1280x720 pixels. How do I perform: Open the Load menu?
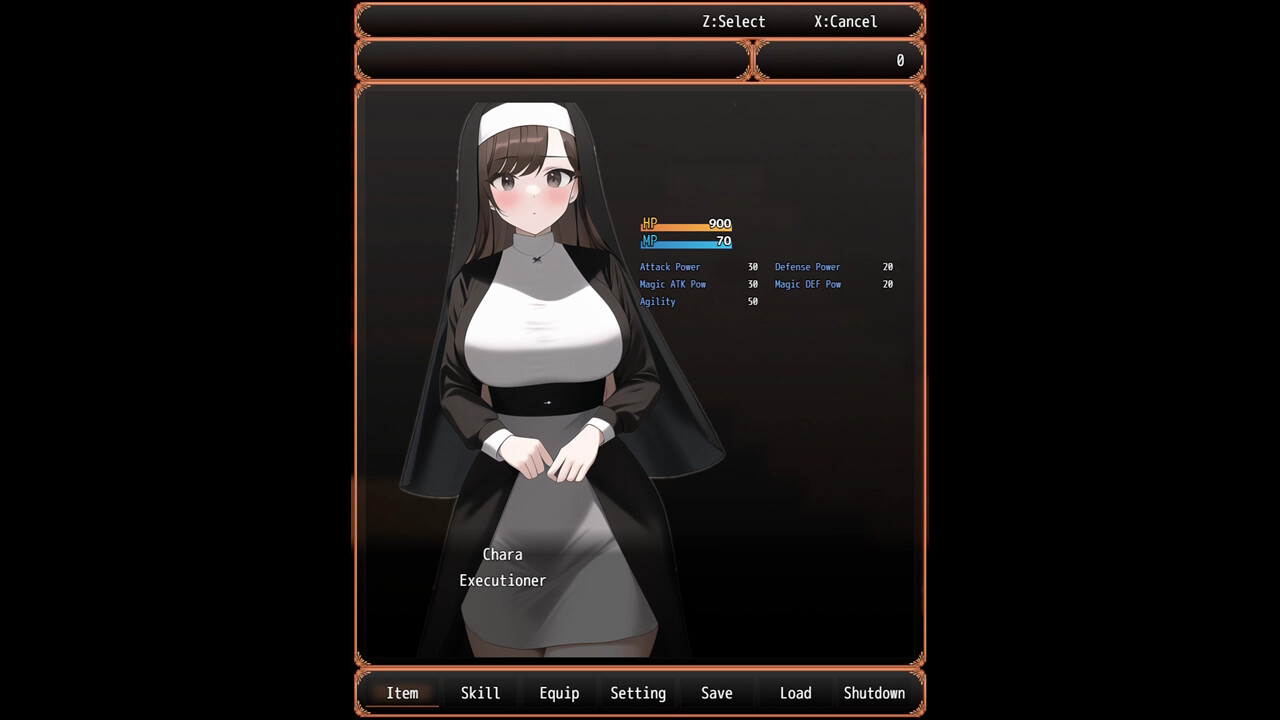795,692
